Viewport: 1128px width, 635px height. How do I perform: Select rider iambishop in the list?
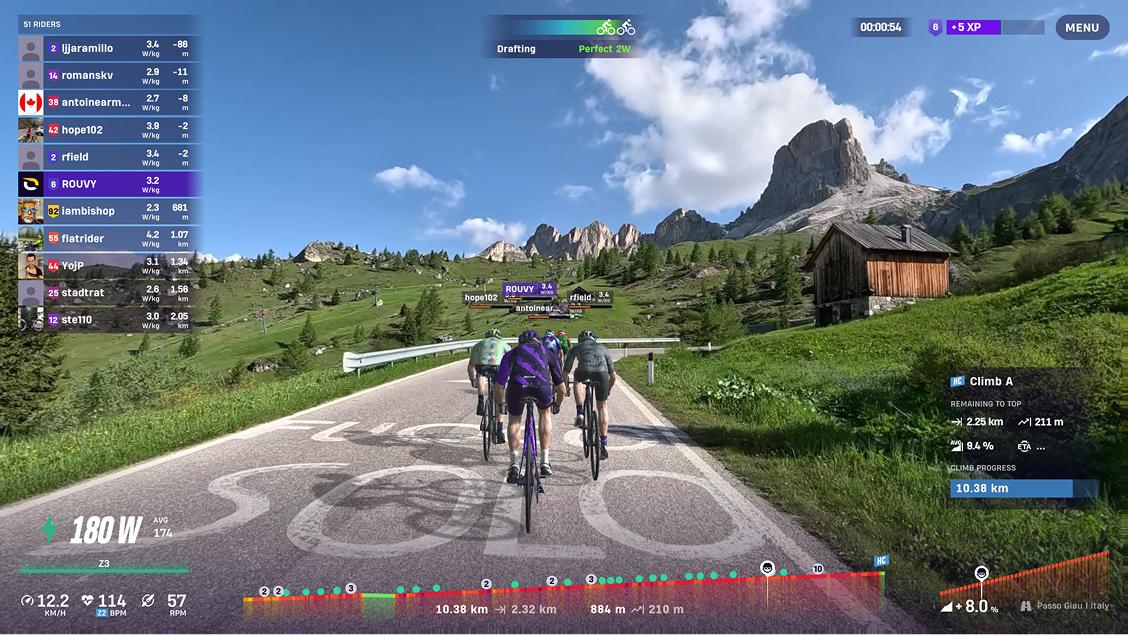point(110,211)
